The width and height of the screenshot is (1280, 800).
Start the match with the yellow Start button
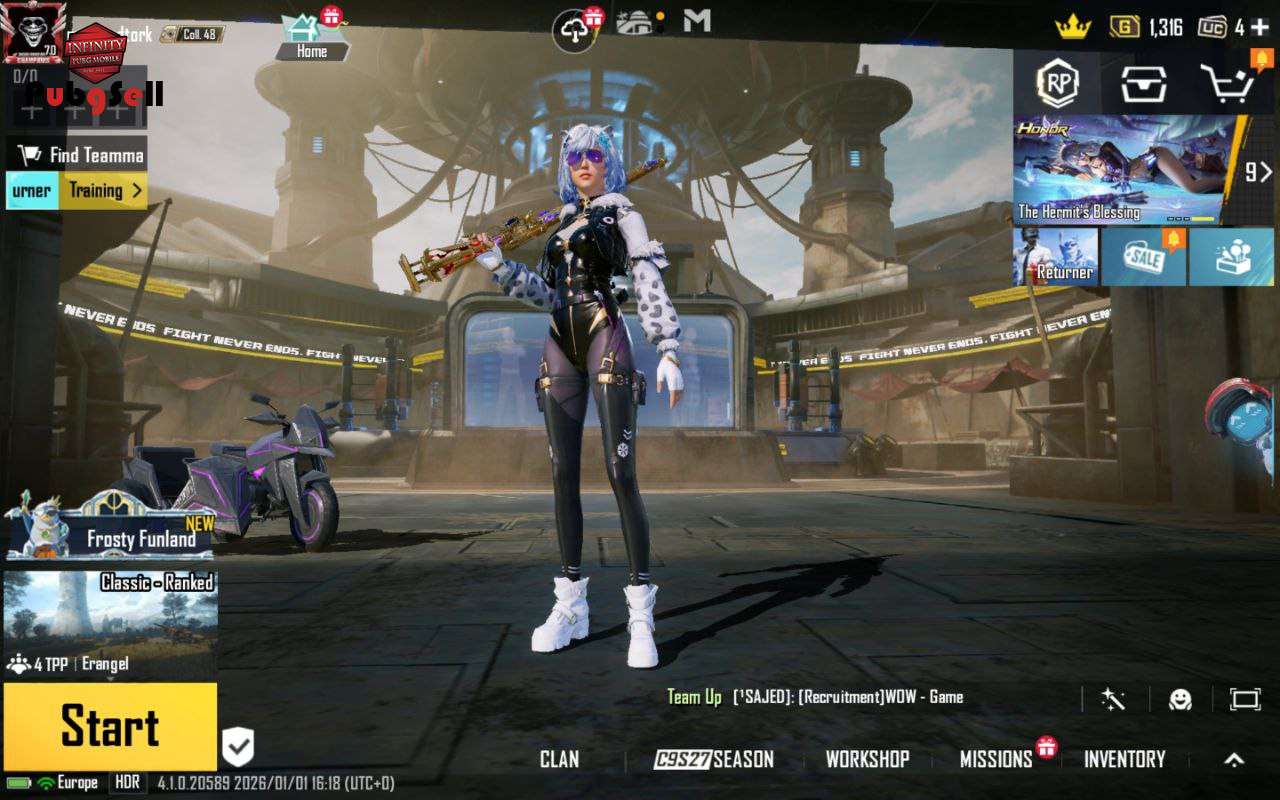[110, 727]
